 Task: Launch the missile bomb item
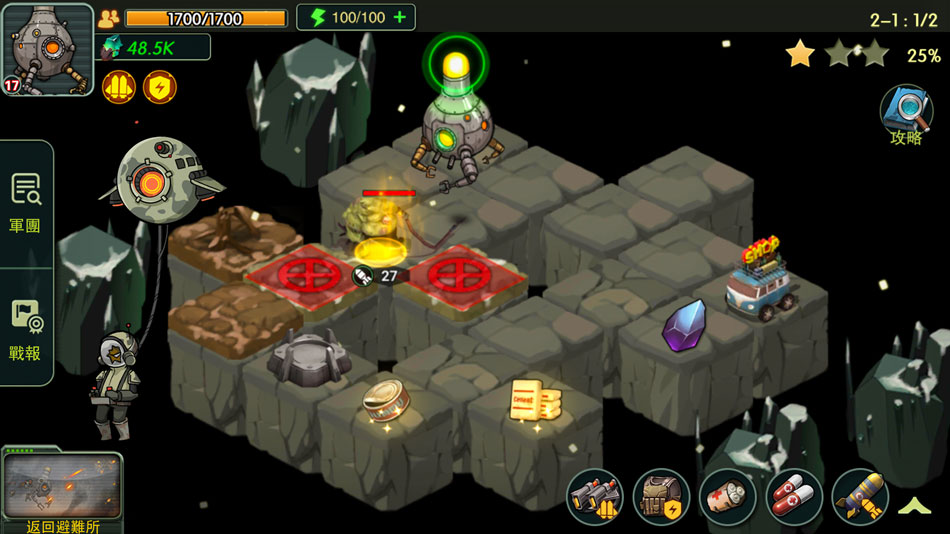pos(860,497)
